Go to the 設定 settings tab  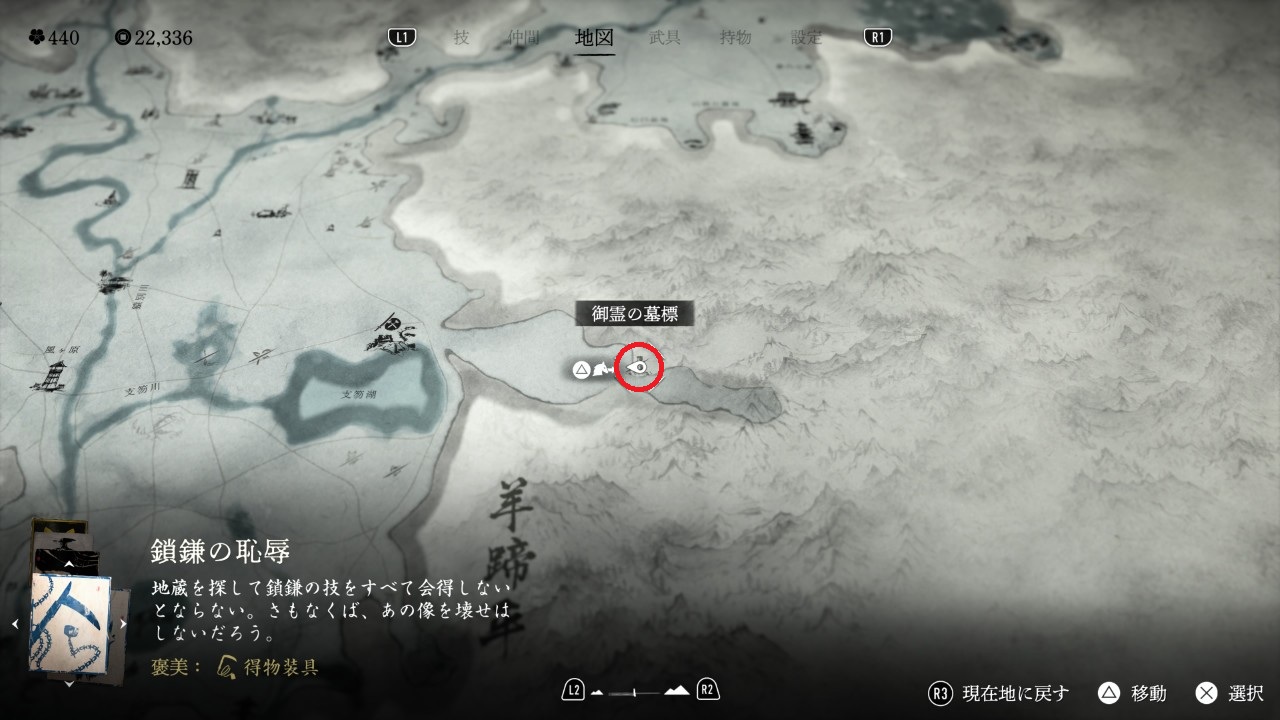[806, 38]
